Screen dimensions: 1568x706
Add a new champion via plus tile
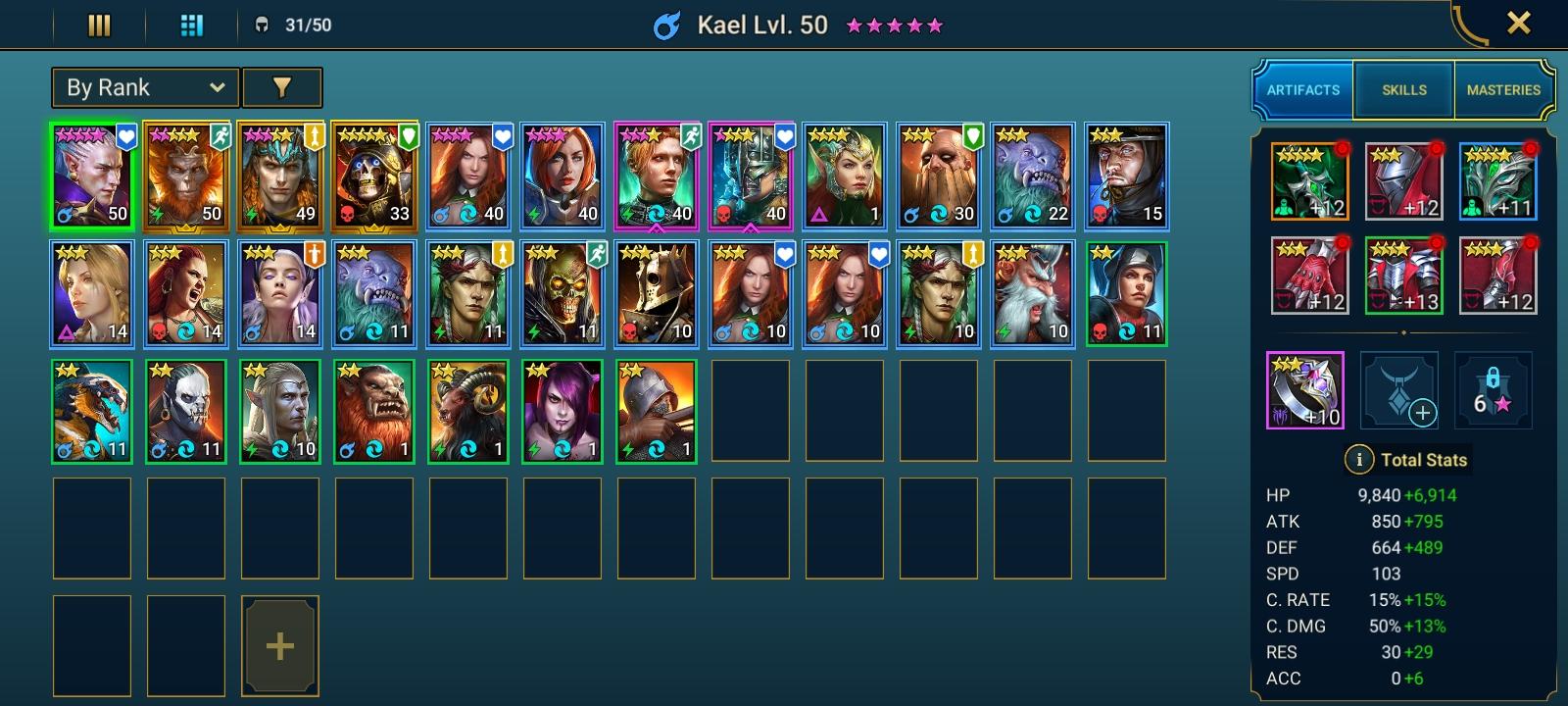pyautogui.click(x=280, y=645)
